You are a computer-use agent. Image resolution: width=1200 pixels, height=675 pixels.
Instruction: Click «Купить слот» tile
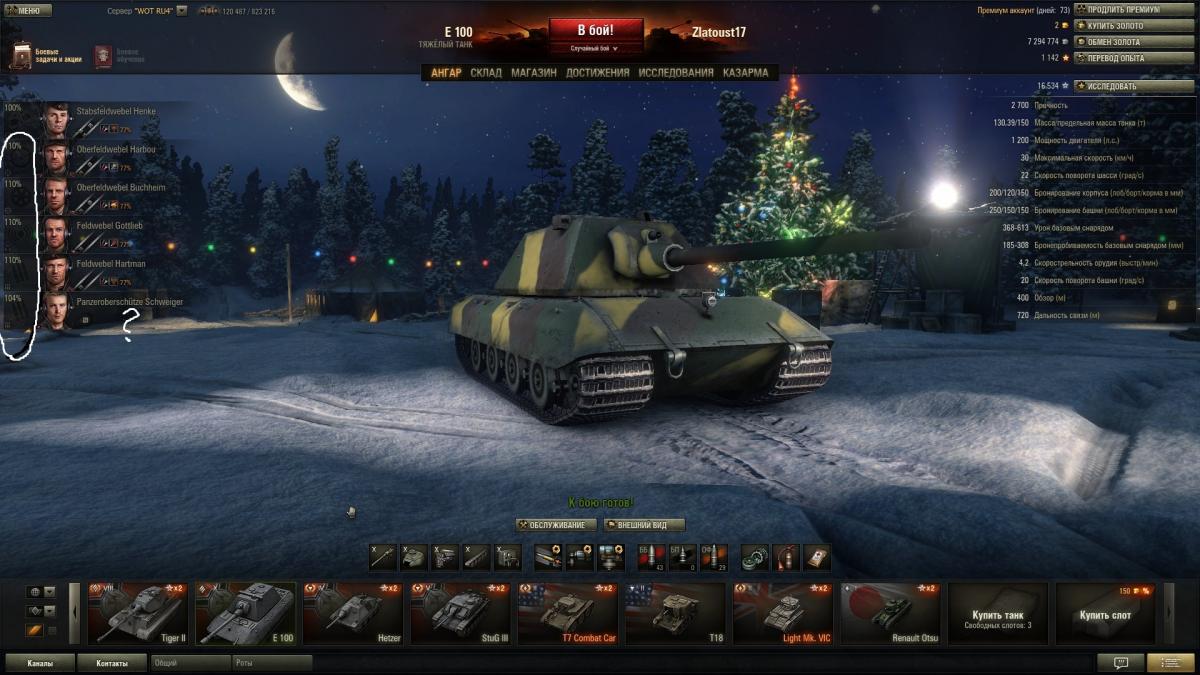tap(1104, 614)
